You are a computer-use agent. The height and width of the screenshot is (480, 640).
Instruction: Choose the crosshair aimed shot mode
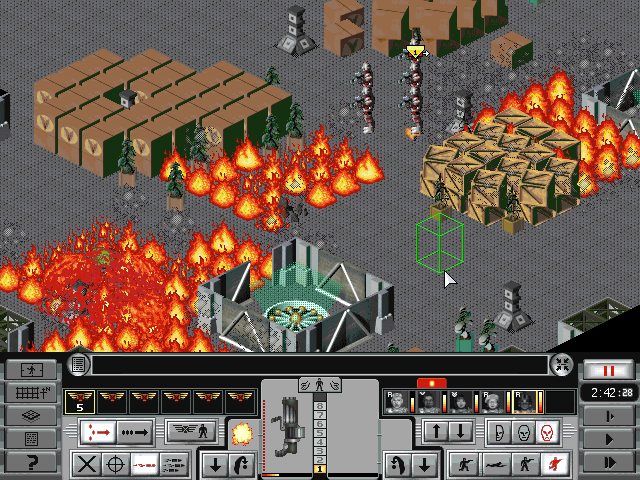pos(117,464)
